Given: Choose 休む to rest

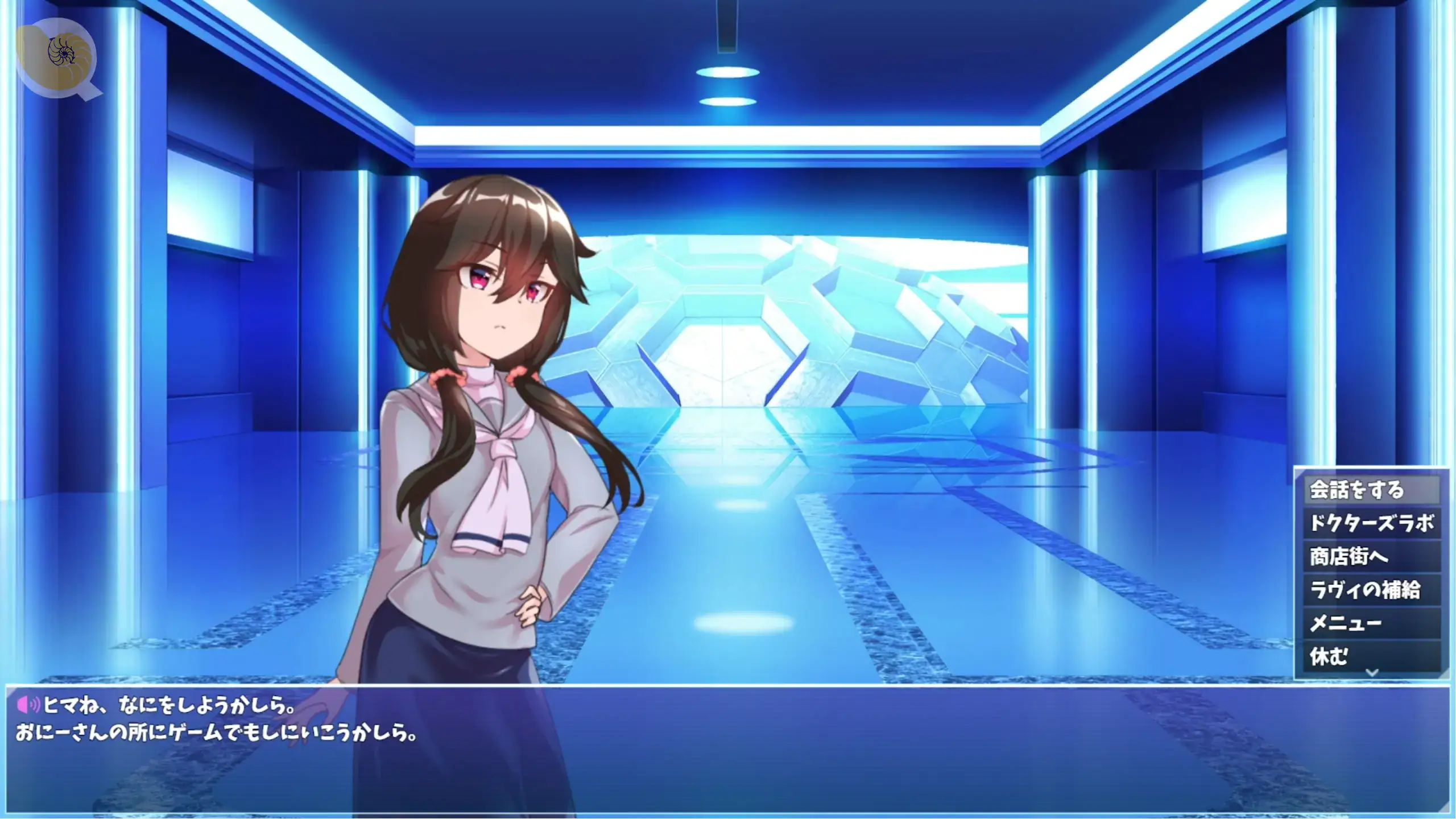Looking at the screenshot, I should [1371, 656].
